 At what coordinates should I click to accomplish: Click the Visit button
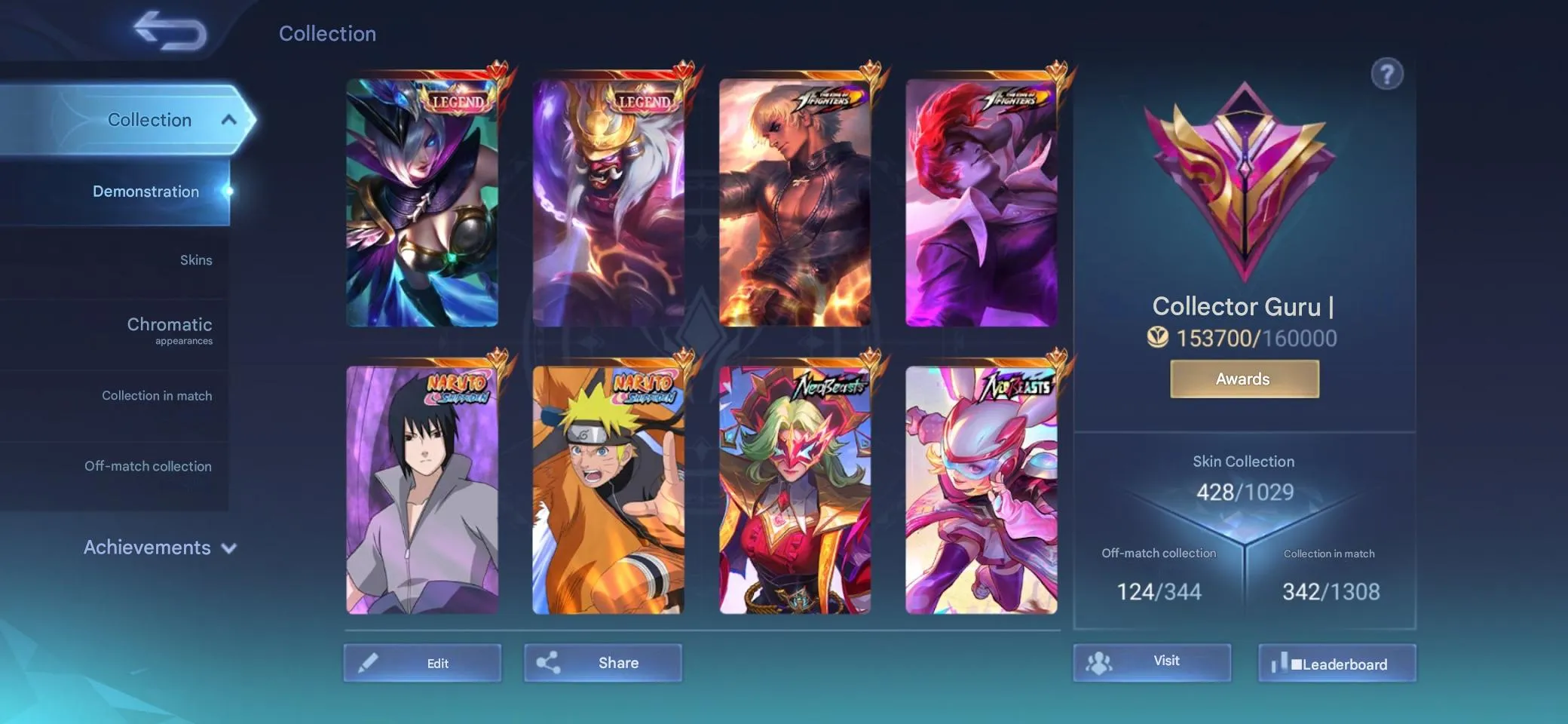coord(1152,661)
